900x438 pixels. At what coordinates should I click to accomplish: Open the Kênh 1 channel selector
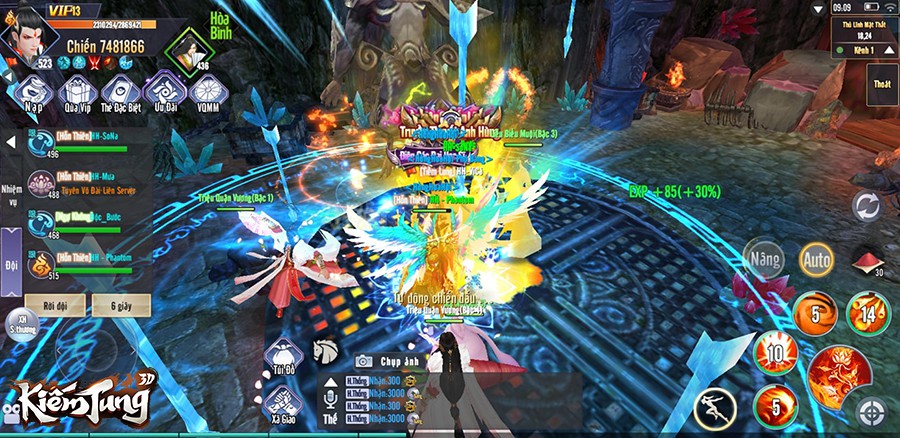864,49
